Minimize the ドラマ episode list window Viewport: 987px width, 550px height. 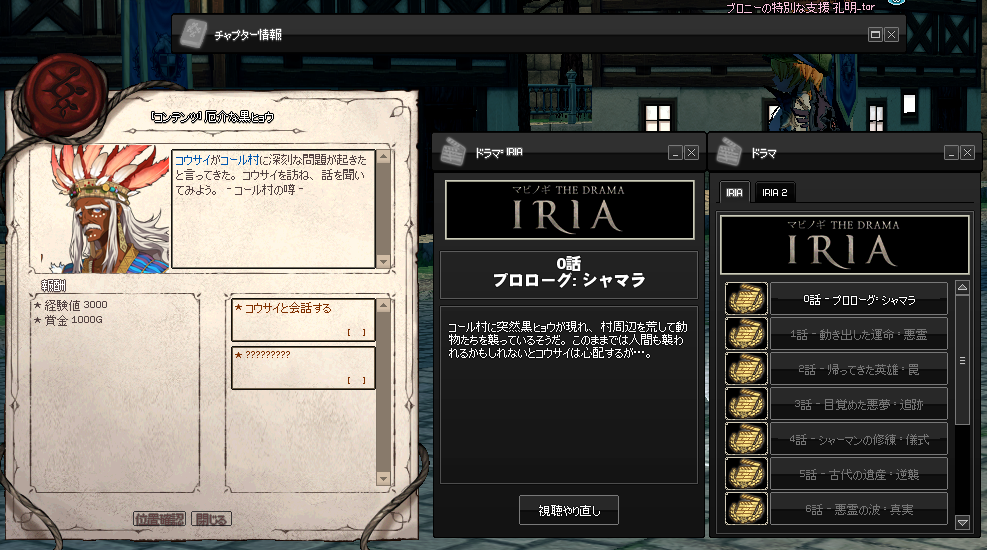click(951, 153)
